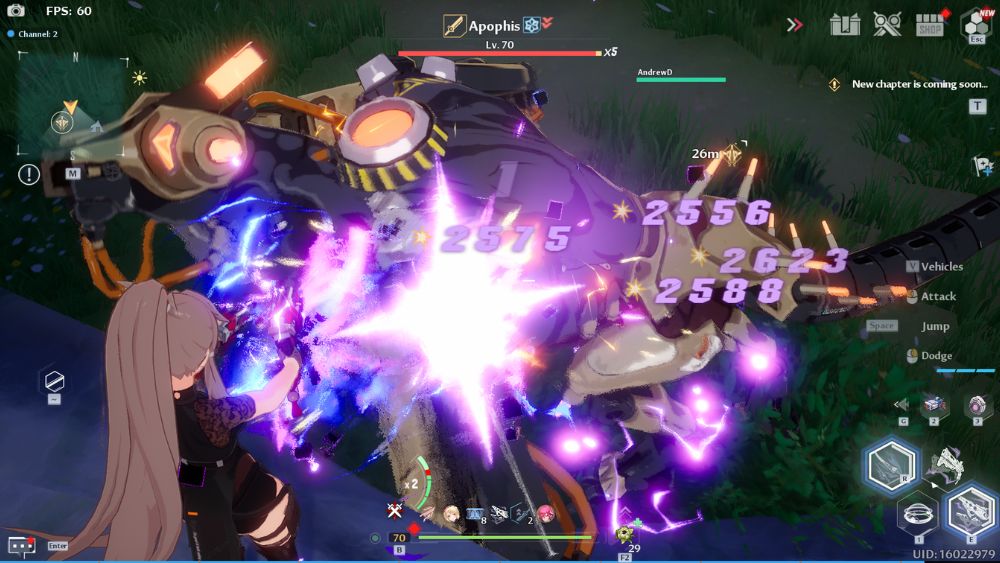
Task: Switch to the weapon hexagon labeled E
Action: [969, 511]
